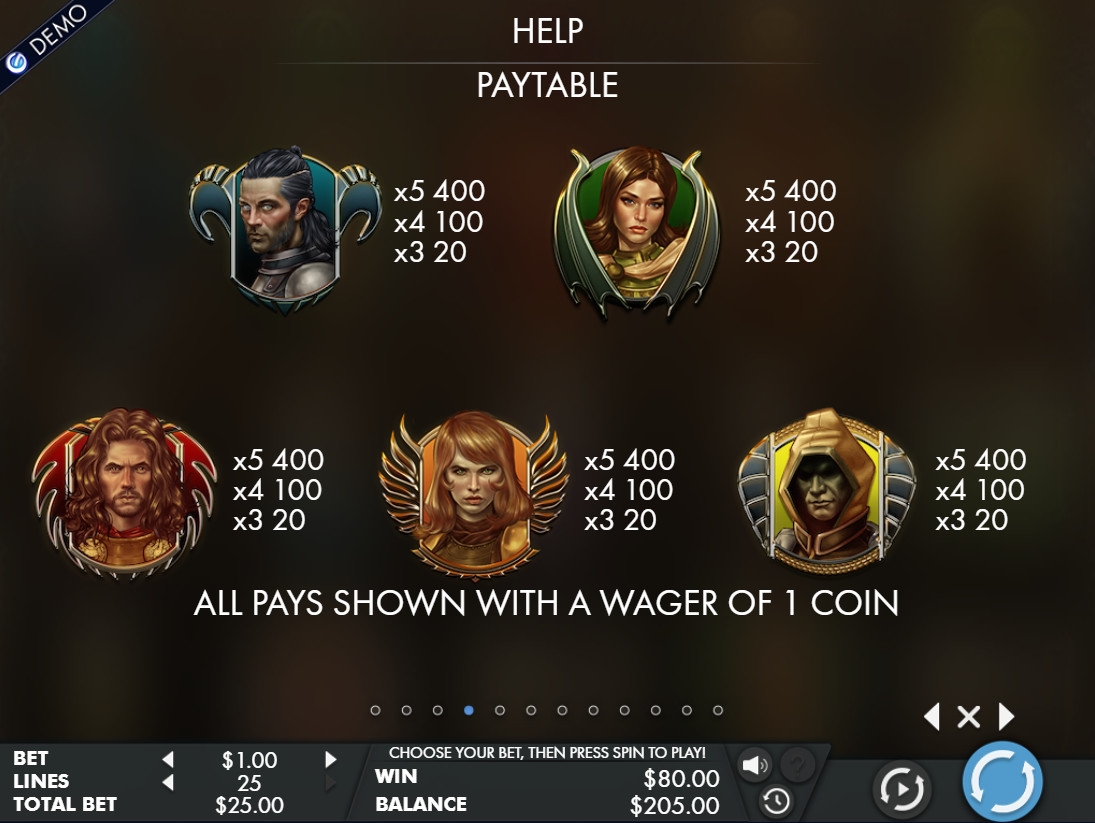Advance to the next help page

click(1006, 716)
